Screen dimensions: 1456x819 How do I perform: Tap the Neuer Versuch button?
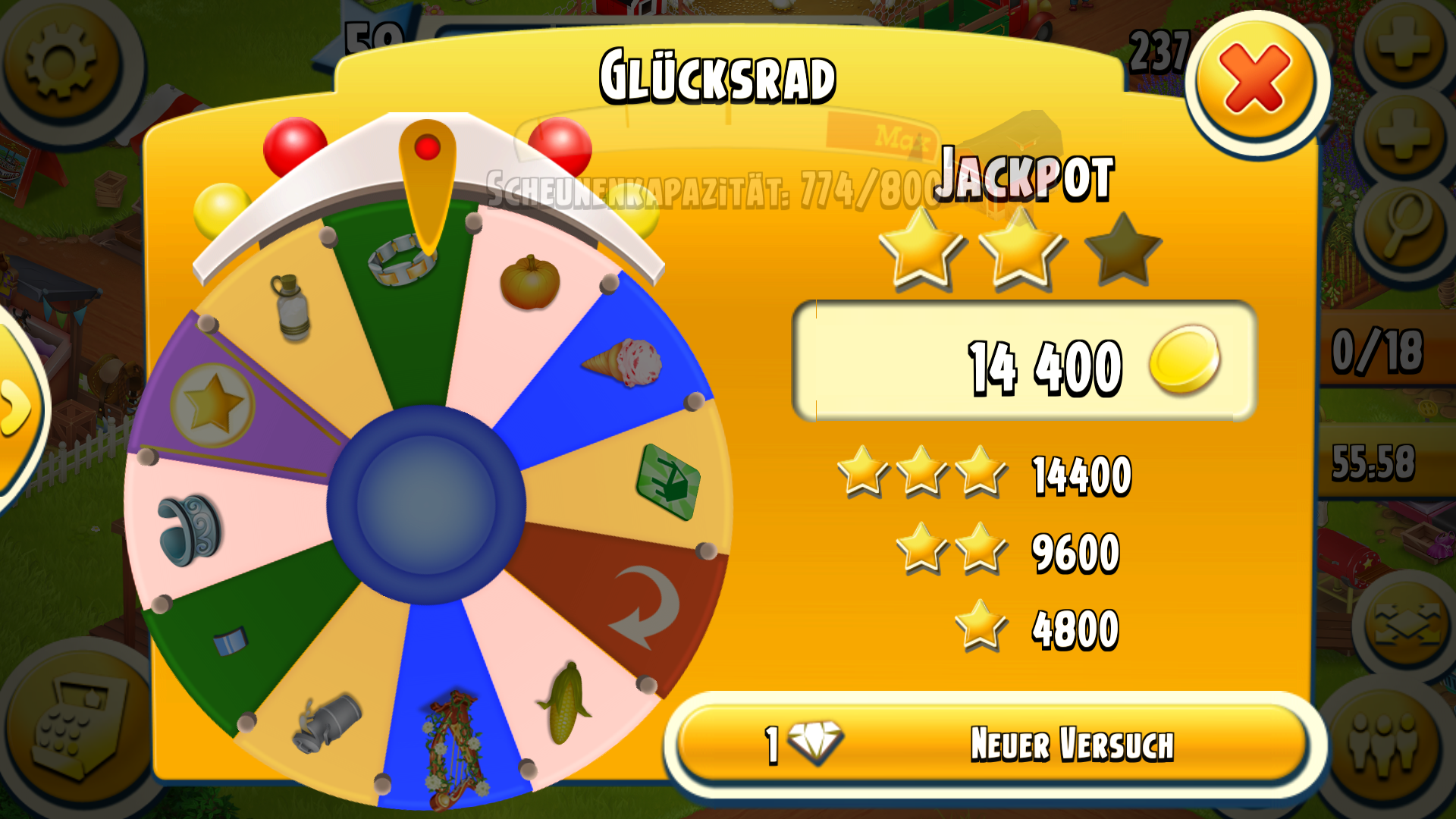point(993,744)
